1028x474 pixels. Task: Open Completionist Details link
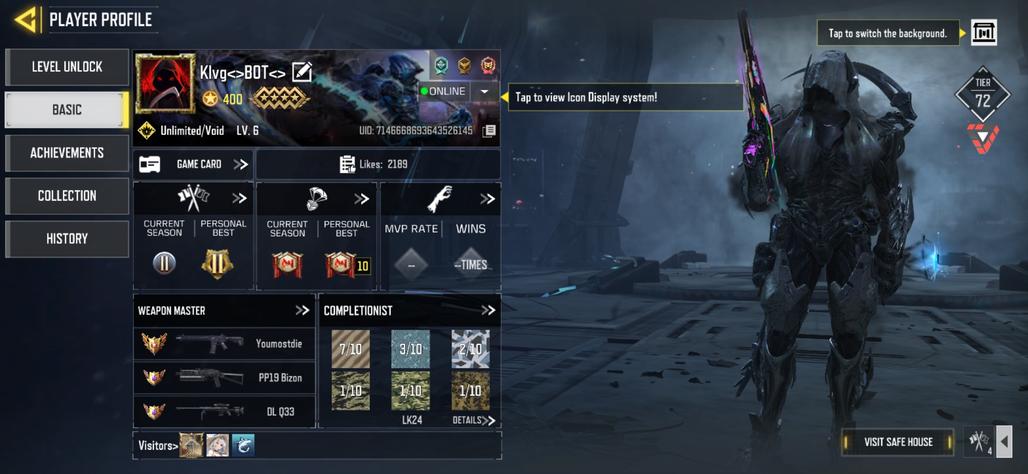[x=473, y=421]
